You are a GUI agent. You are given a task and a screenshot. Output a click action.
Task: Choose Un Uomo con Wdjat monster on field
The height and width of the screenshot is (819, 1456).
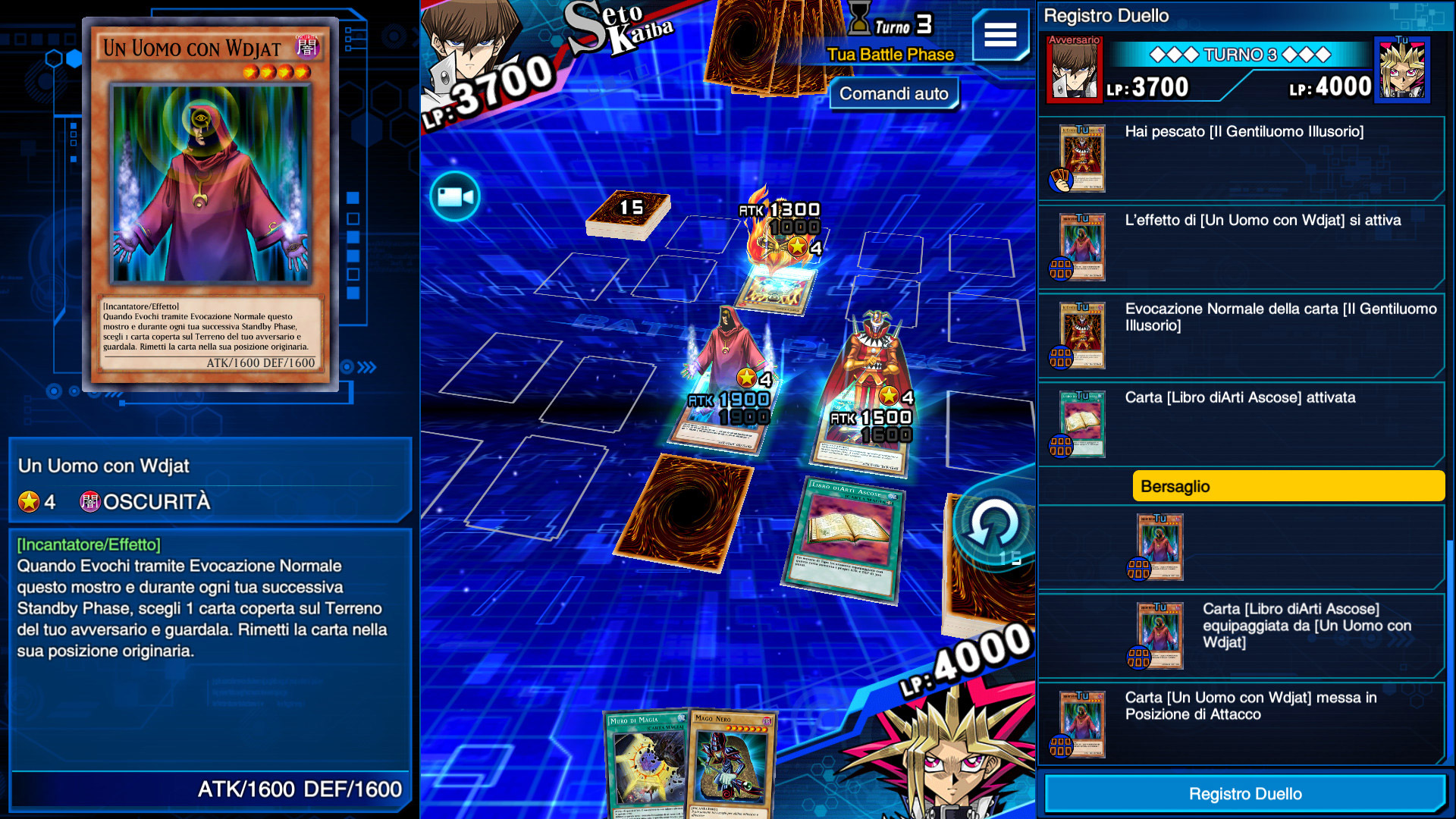tap(726, 379)
